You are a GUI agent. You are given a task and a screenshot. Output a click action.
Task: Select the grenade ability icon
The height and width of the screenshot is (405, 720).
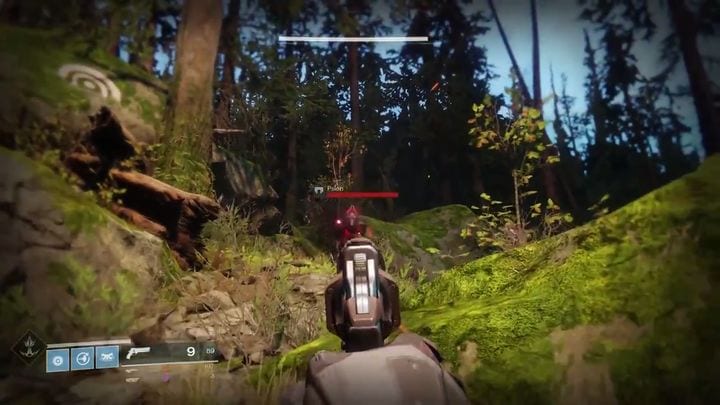[x=58, y=358]
